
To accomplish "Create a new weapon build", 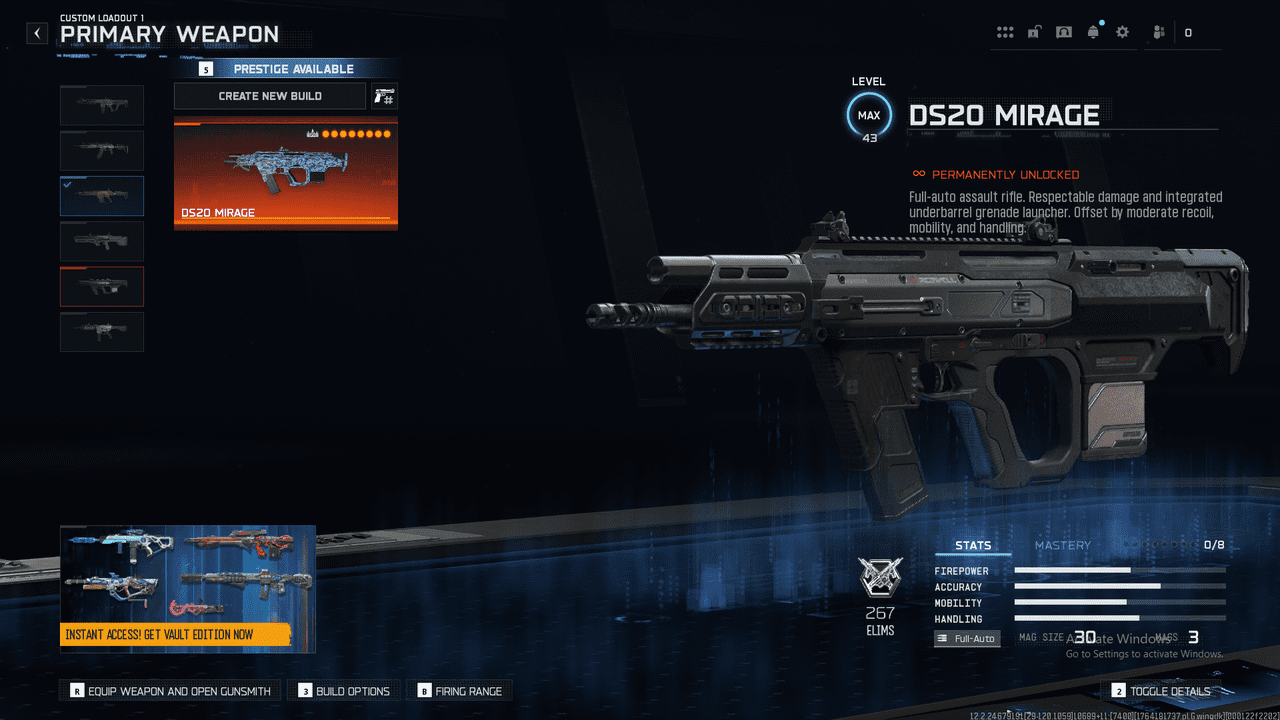I will (270, 96).
